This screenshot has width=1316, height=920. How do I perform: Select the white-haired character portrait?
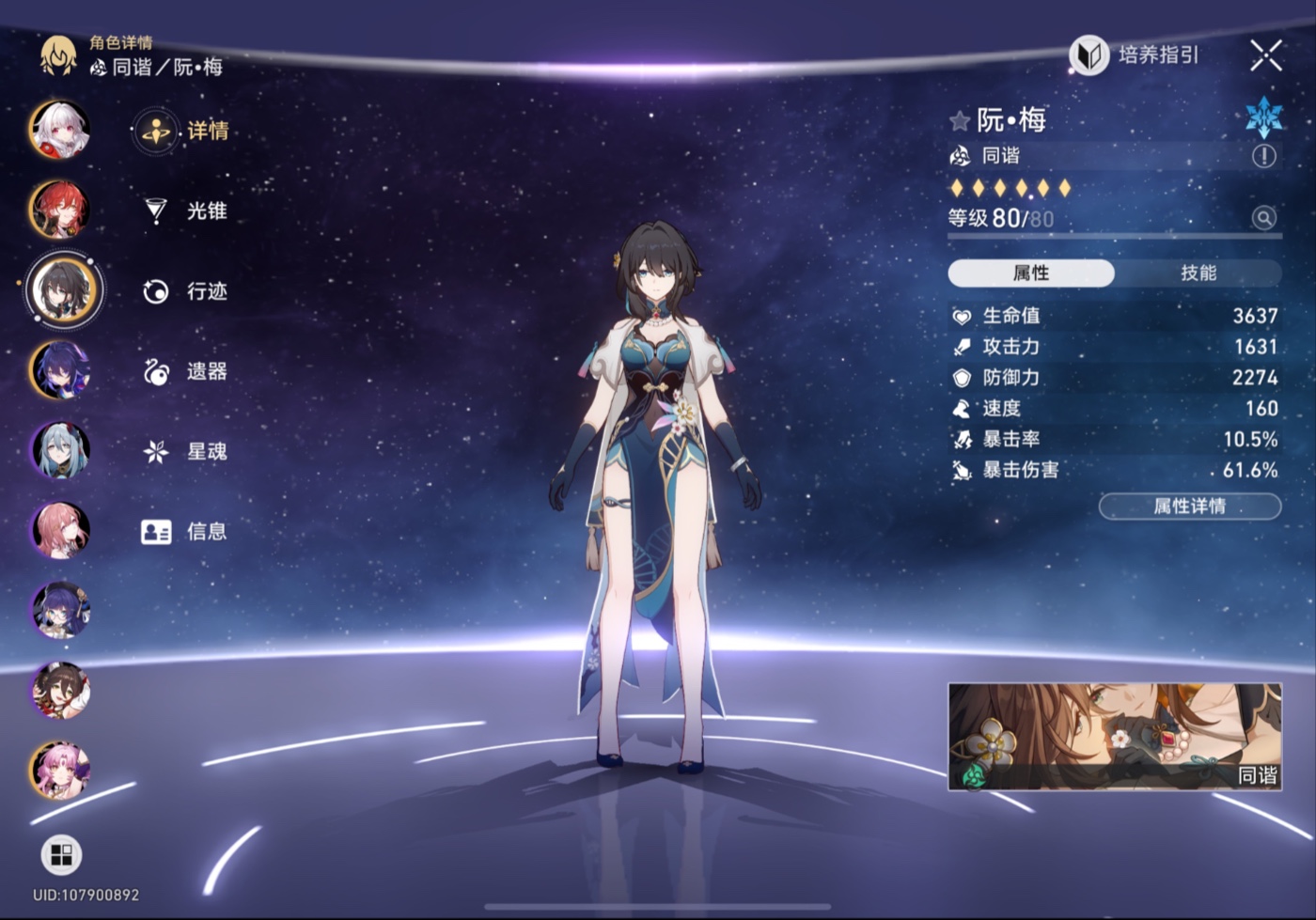click(x=59, y=130)
